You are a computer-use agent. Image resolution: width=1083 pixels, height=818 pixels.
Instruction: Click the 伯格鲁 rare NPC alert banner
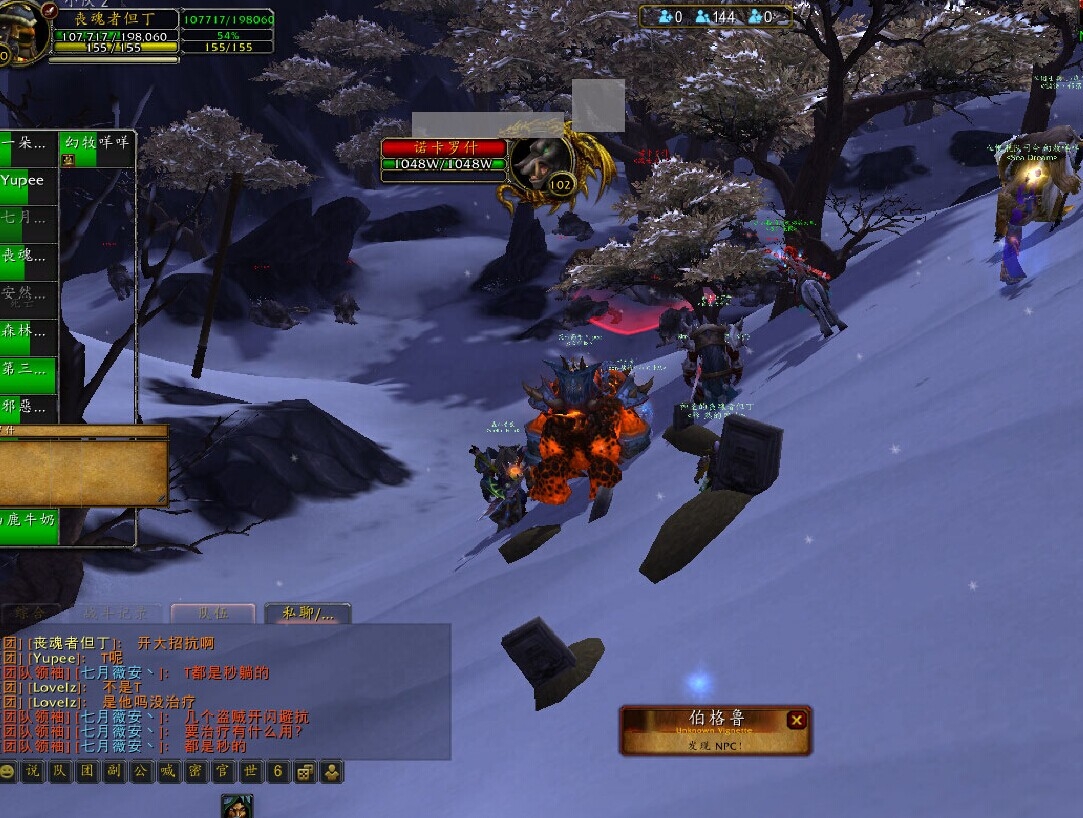click(x=705, y=731)
